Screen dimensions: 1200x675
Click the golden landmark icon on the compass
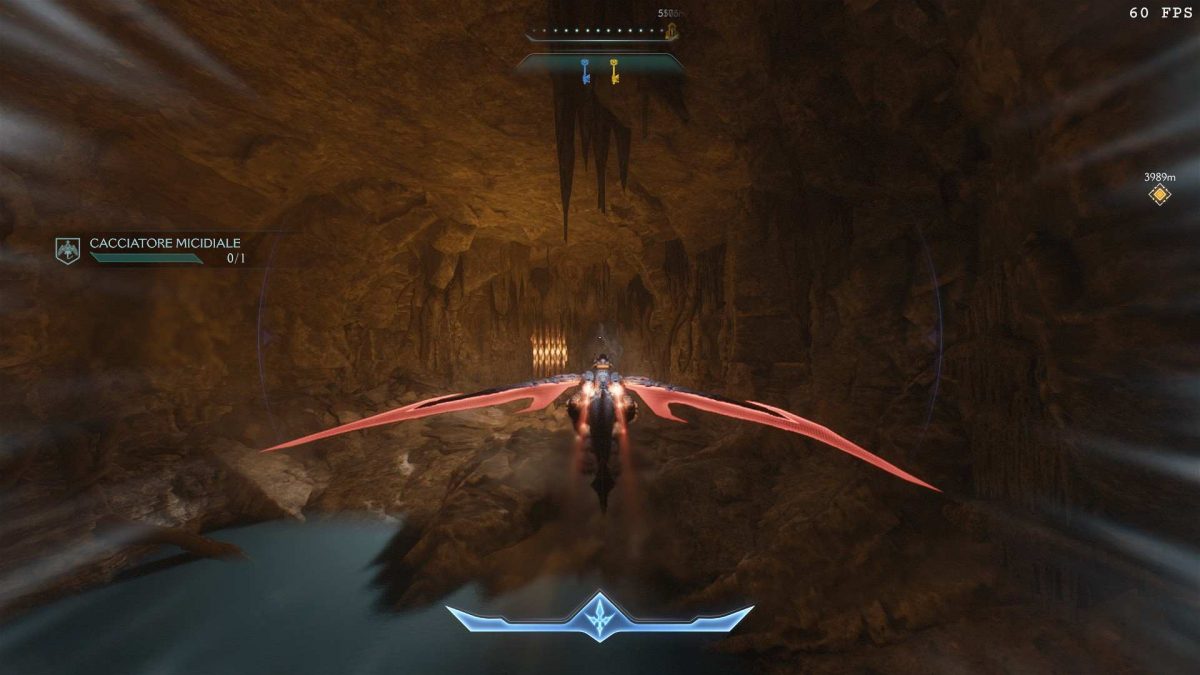point(672,32)
